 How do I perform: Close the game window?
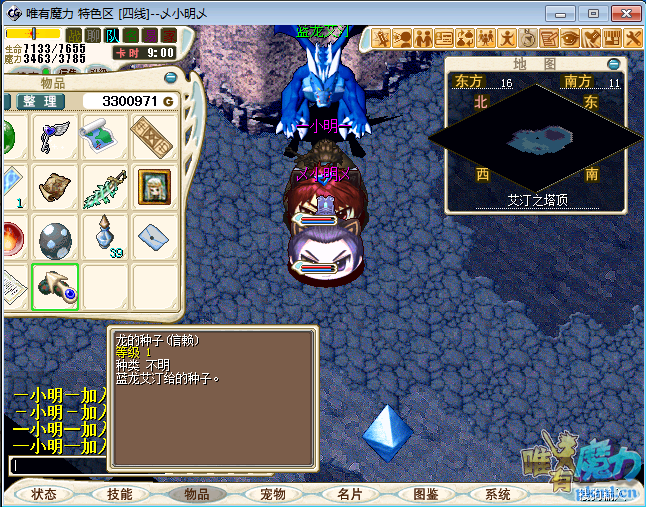tap(622, 13)
